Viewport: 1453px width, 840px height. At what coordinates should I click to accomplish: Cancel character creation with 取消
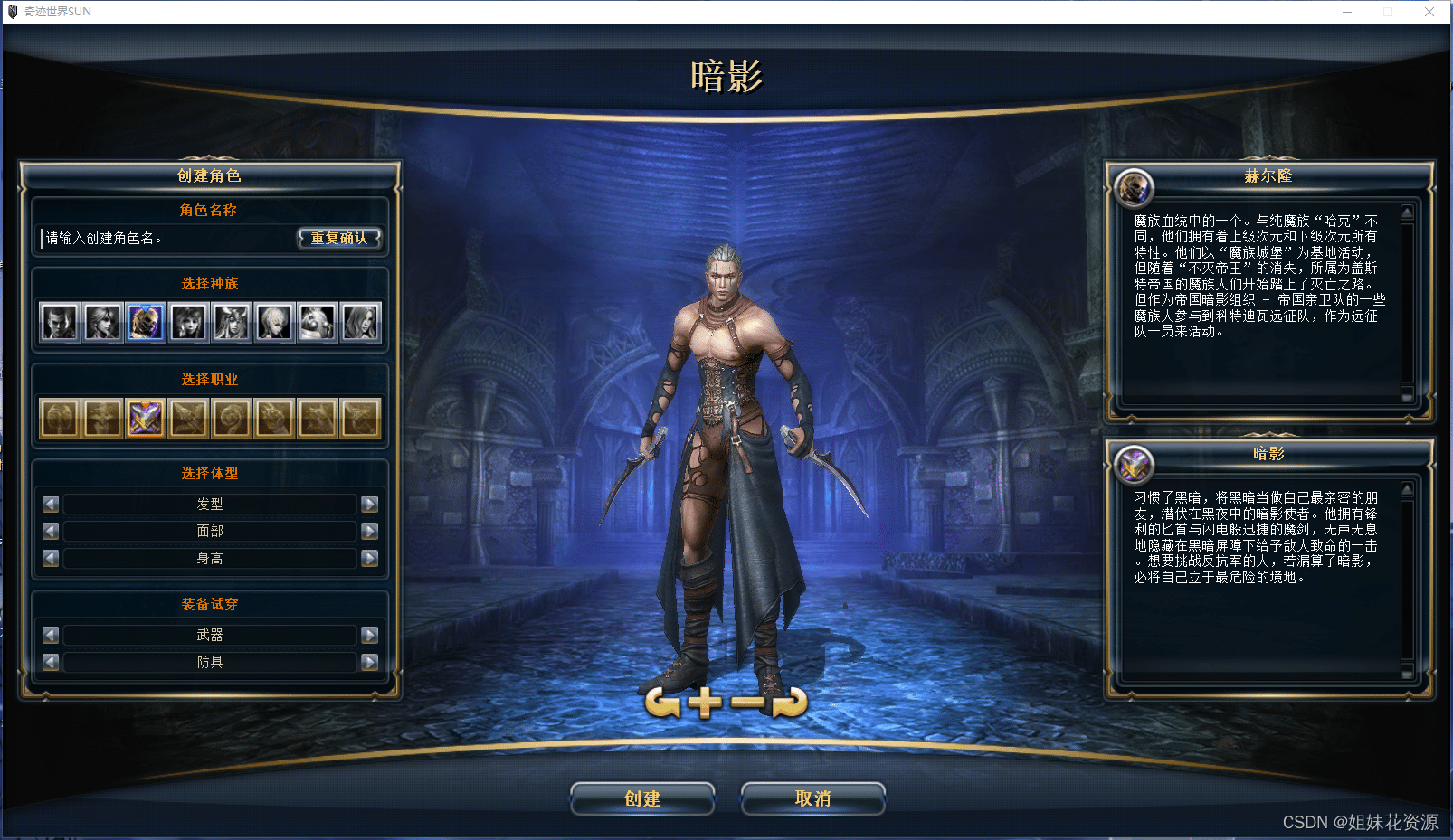coord(812,798)
